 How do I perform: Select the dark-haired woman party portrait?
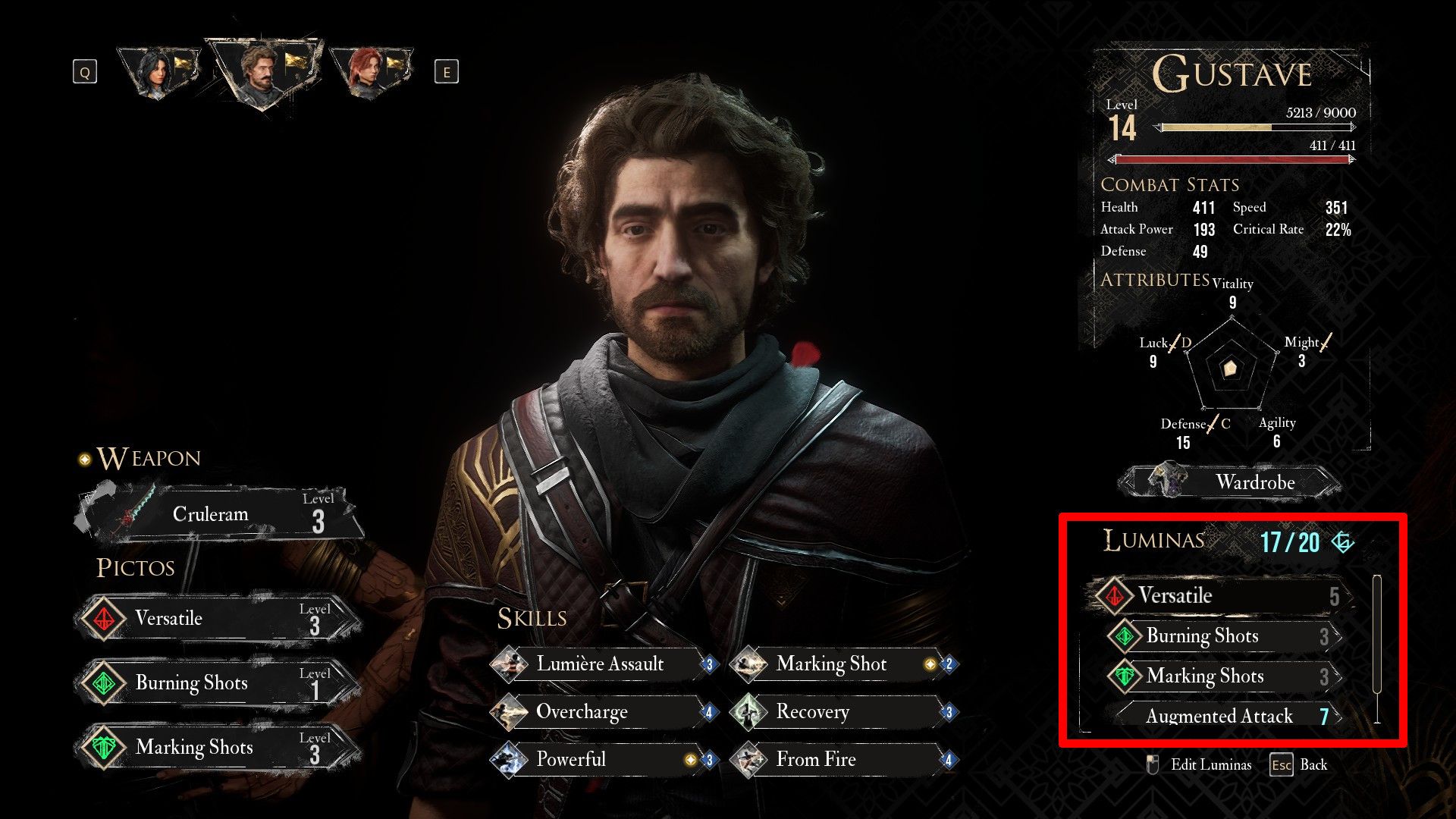click(161, 72)
